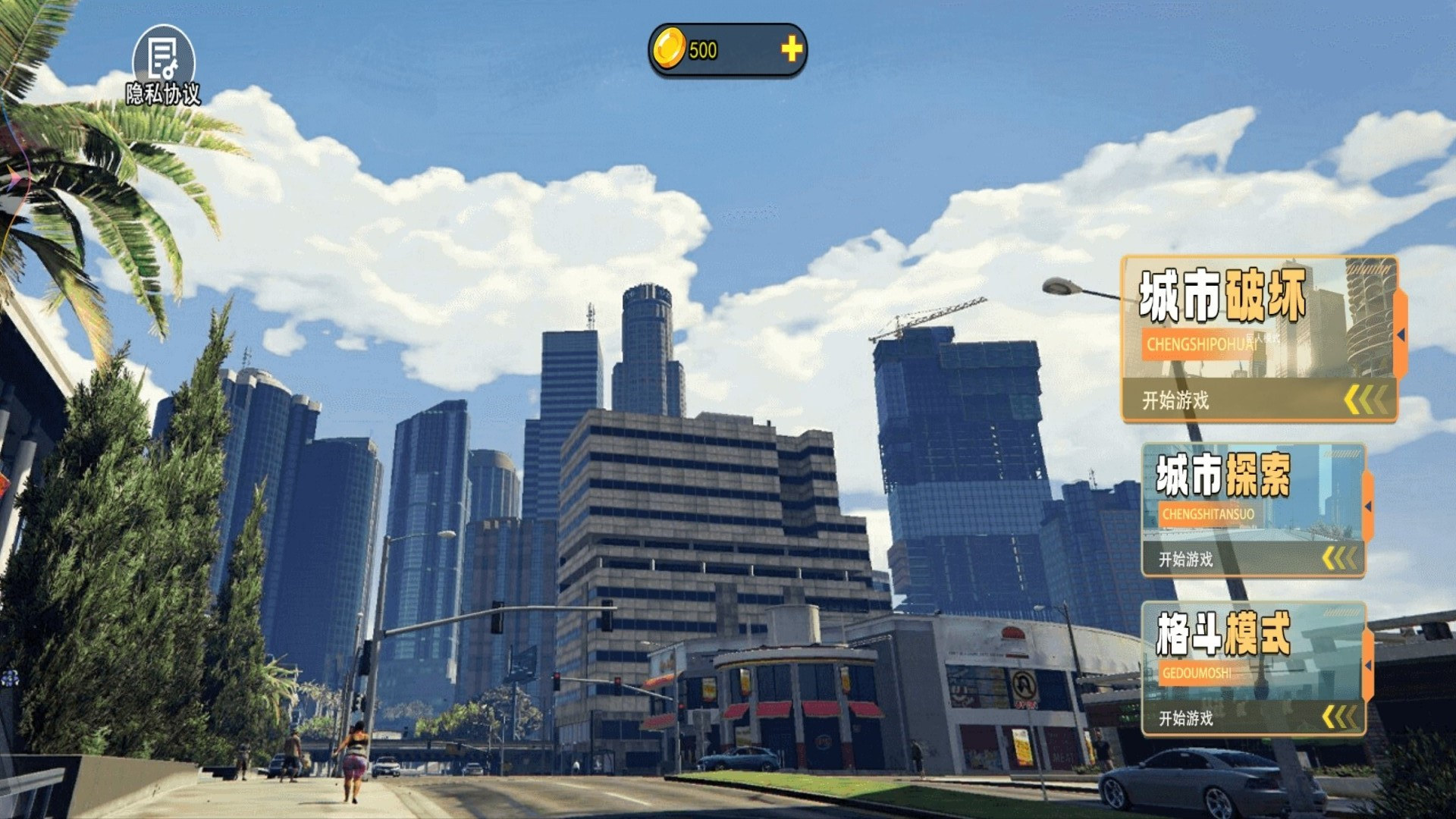This screenshot has height=819, width=1456.
Task: Select the 城市破坏 city destruction mode
Action: (x=1259, y=339)
